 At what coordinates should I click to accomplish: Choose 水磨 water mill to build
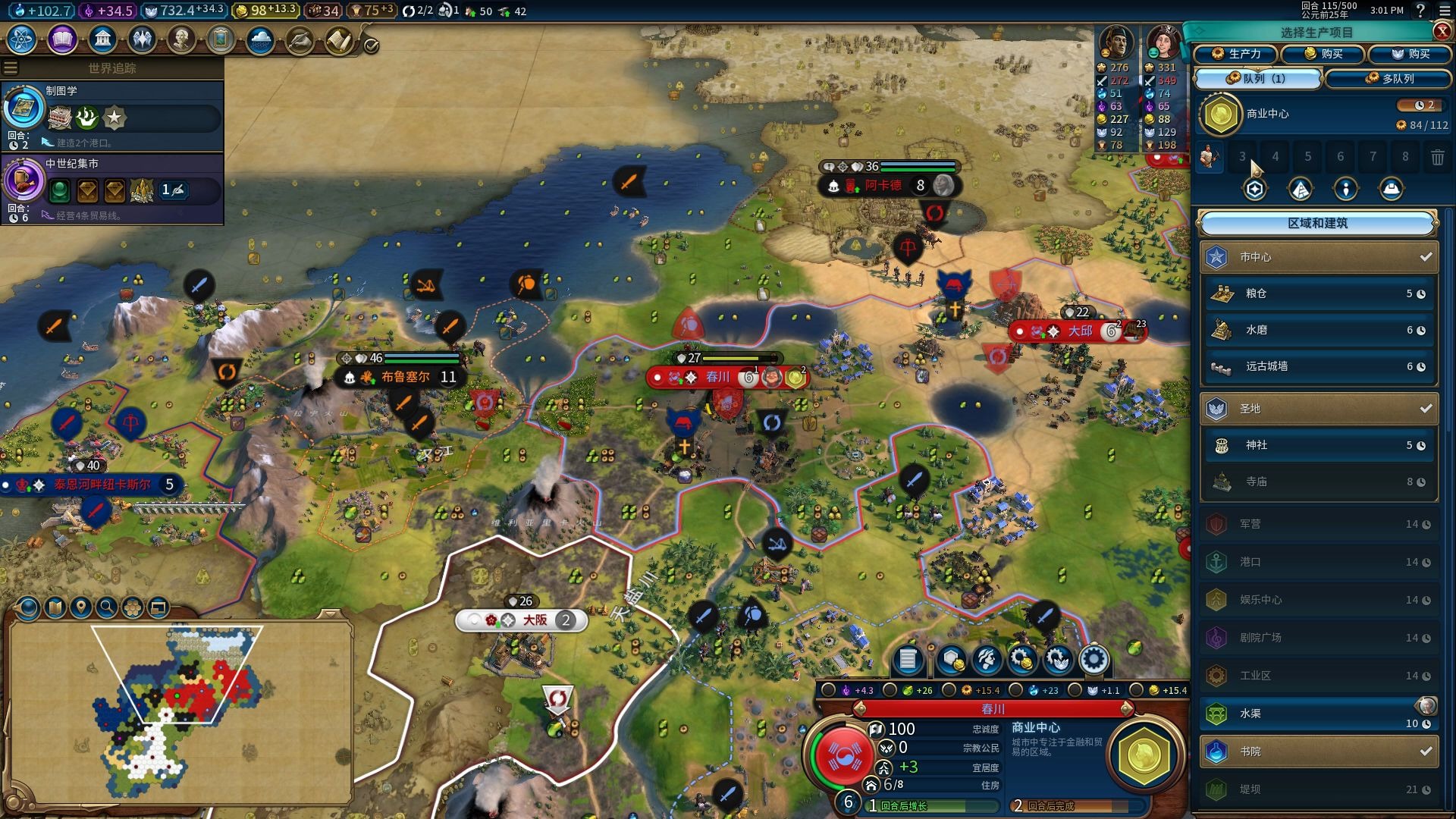point(1319,330)
